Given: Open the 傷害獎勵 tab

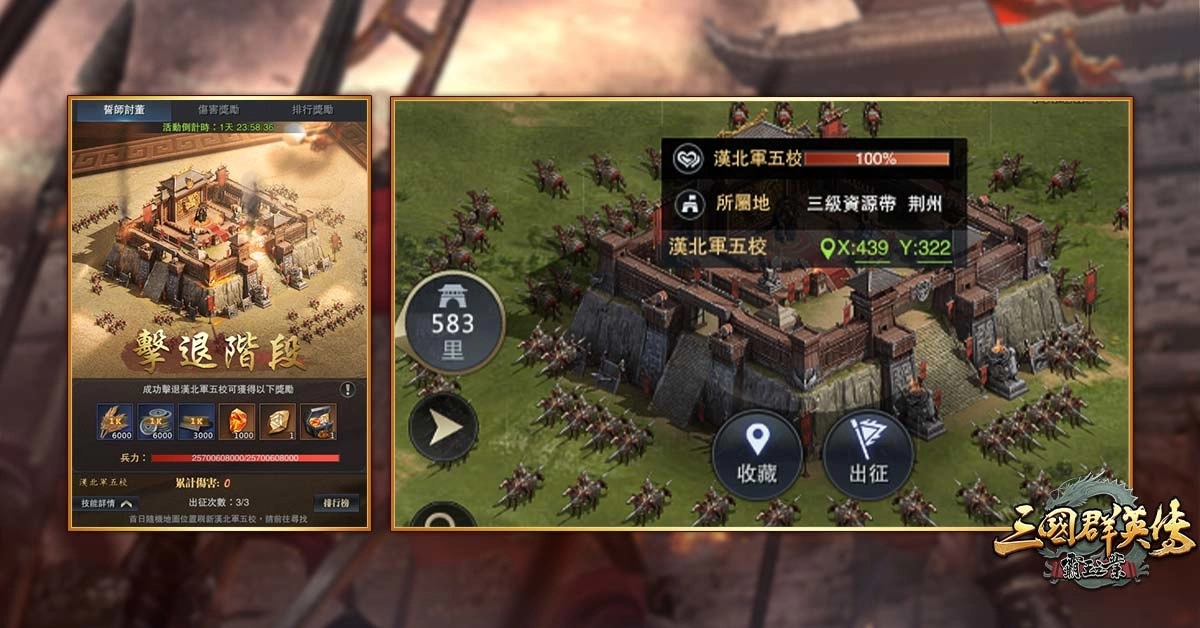Looking at the screenshot, I should click(x=219, y=109).
